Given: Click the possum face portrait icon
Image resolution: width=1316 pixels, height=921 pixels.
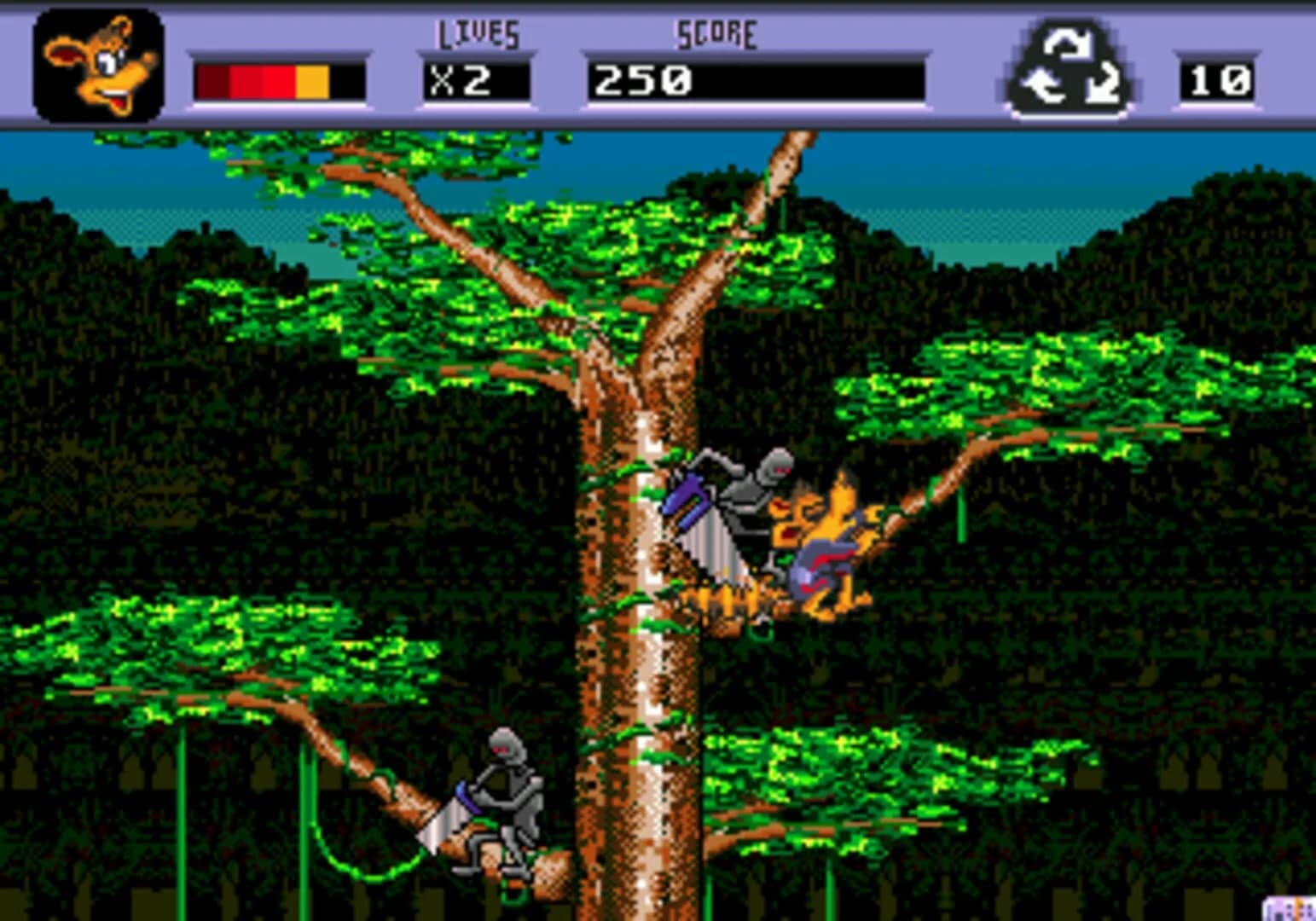Looking at the screenshot, I should coord(96,61).
